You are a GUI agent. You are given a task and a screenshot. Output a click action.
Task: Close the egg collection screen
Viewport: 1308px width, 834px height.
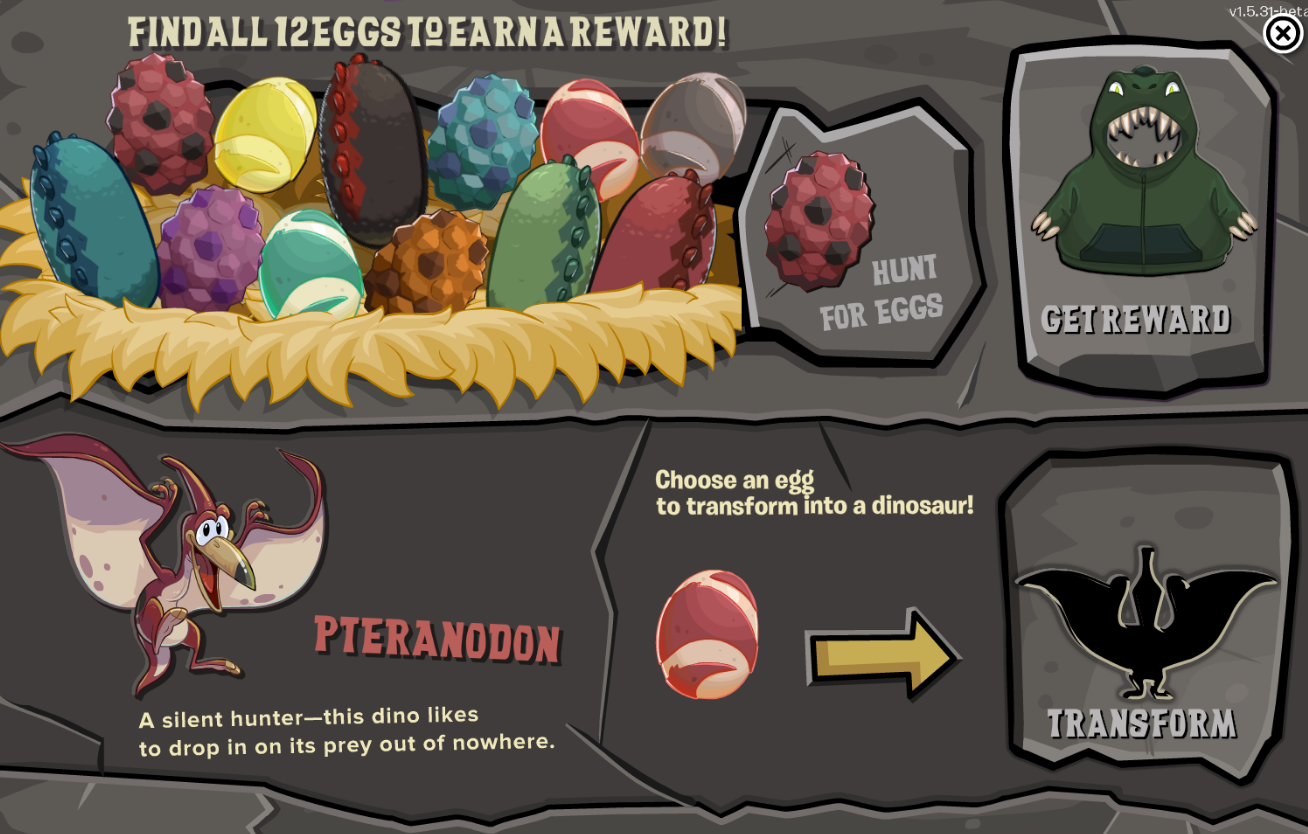pyautogui.click(x=1283, y=34)
